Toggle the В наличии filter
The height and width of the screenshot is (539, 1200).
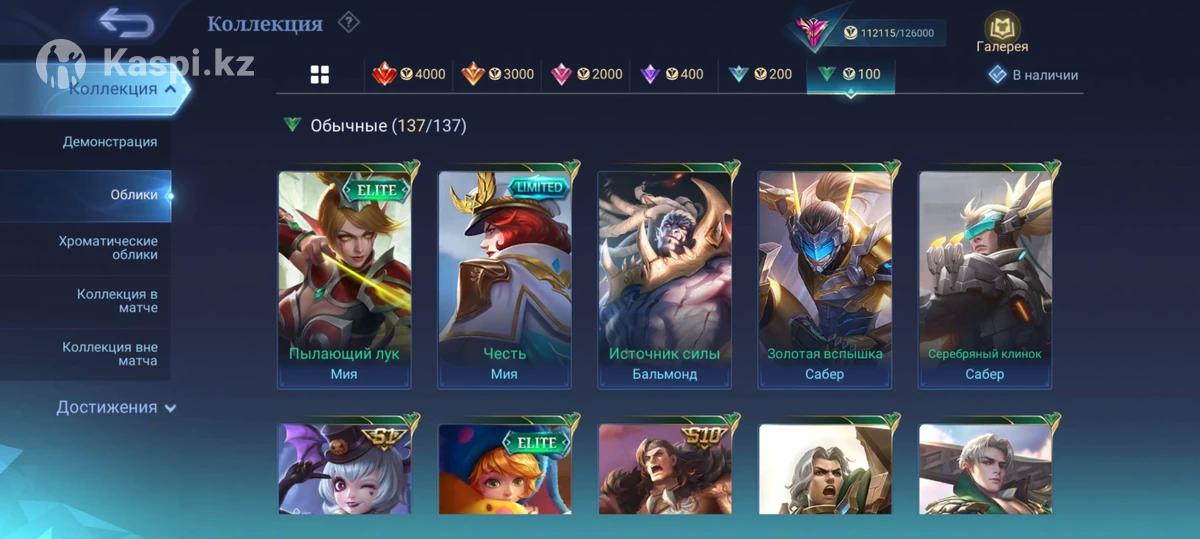click(x=1033, y=75)
